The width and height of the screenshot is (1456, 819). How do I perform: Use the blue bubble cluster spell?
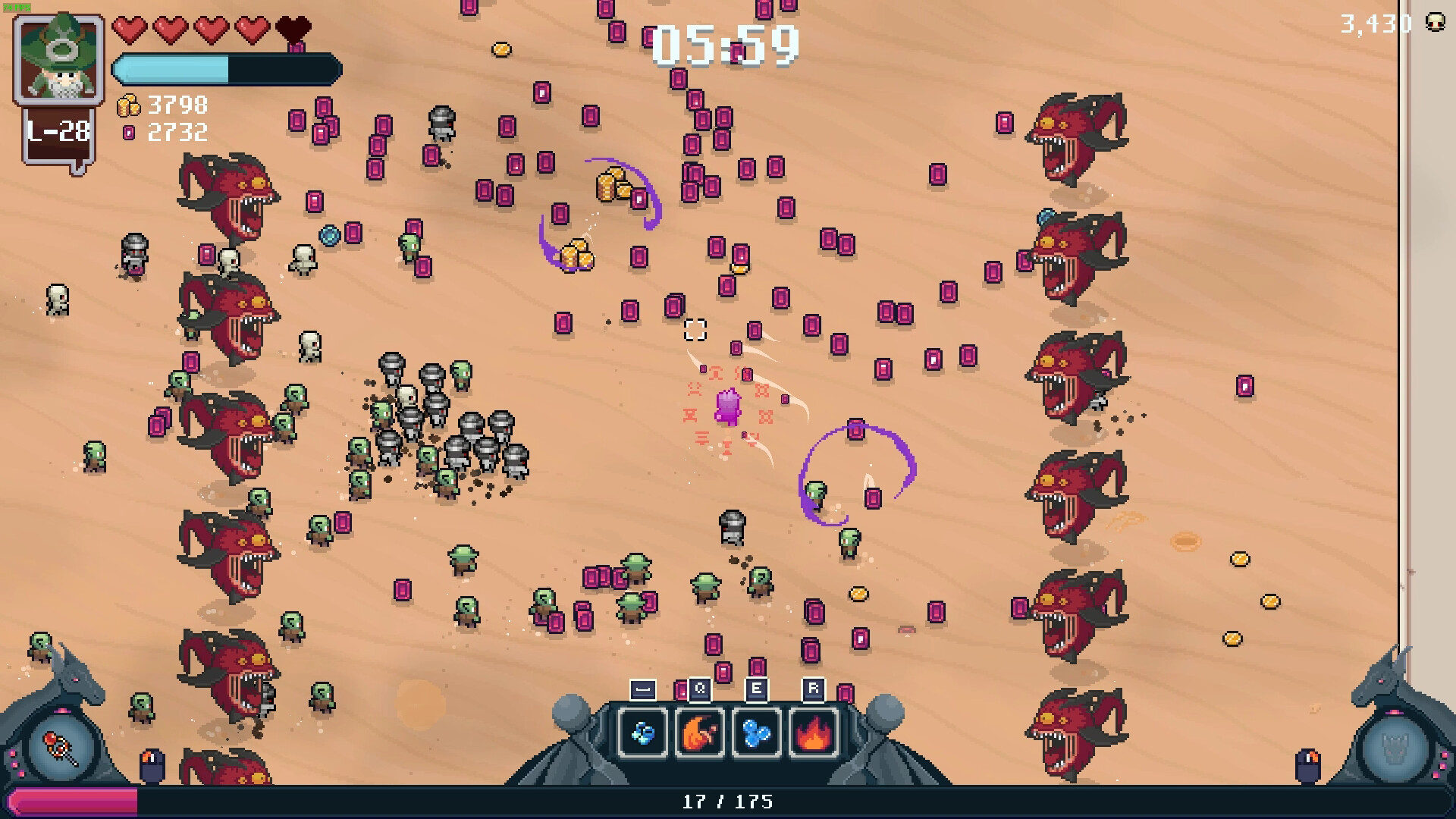[756, 733]
